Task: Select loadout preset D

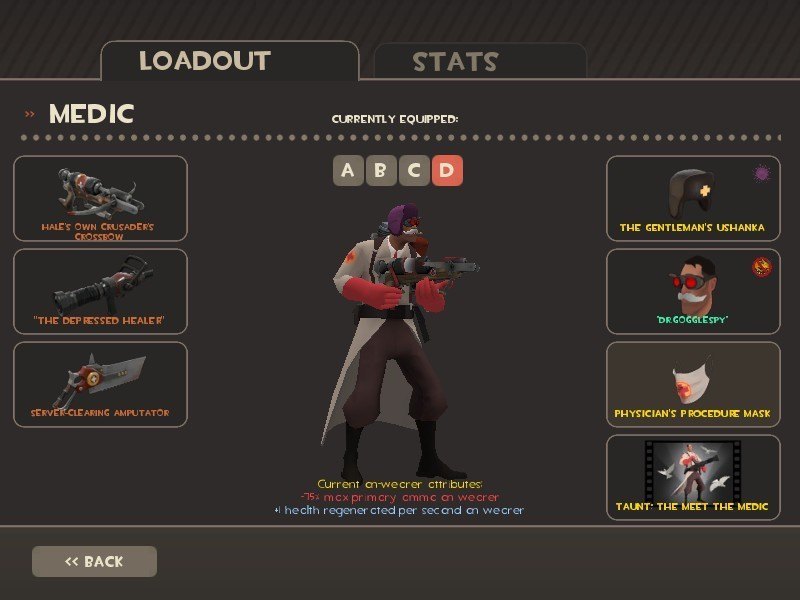Action: [x=446, y=170]
